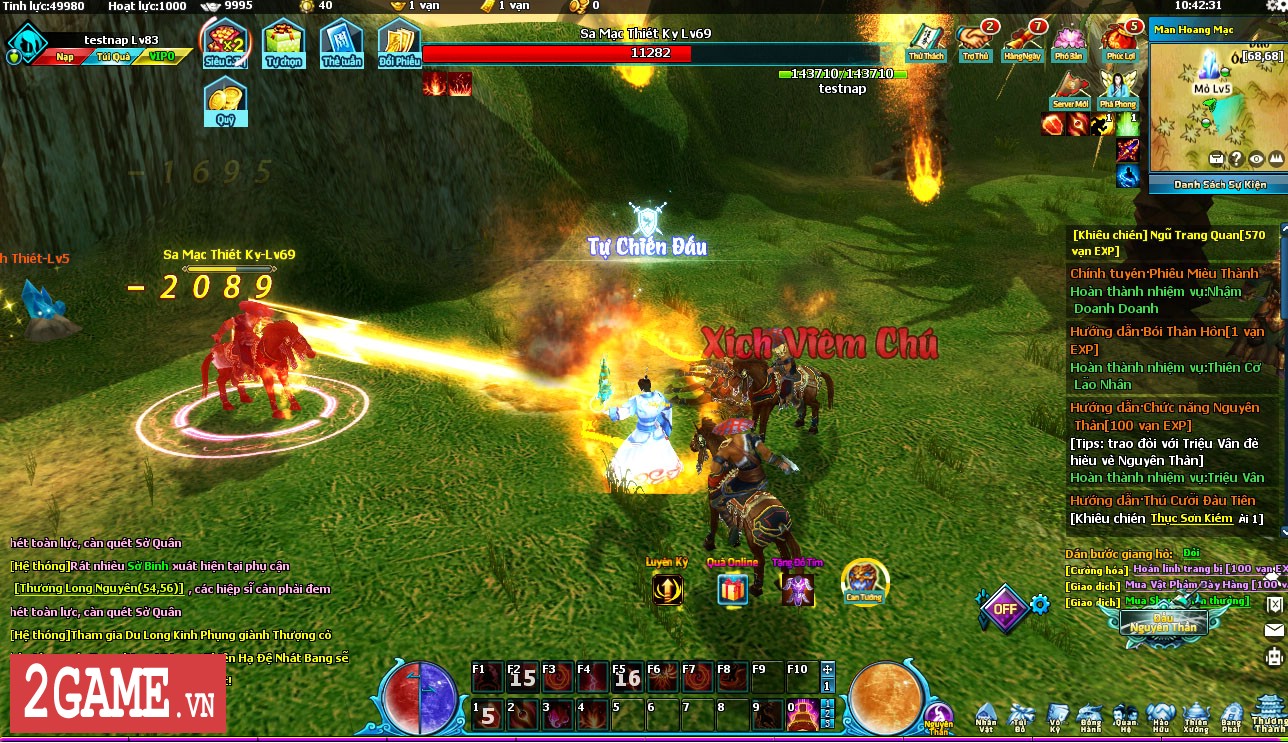Click the minimap's question mark help button
This screenshot has height=743, width=1288.
[1236, 158]
